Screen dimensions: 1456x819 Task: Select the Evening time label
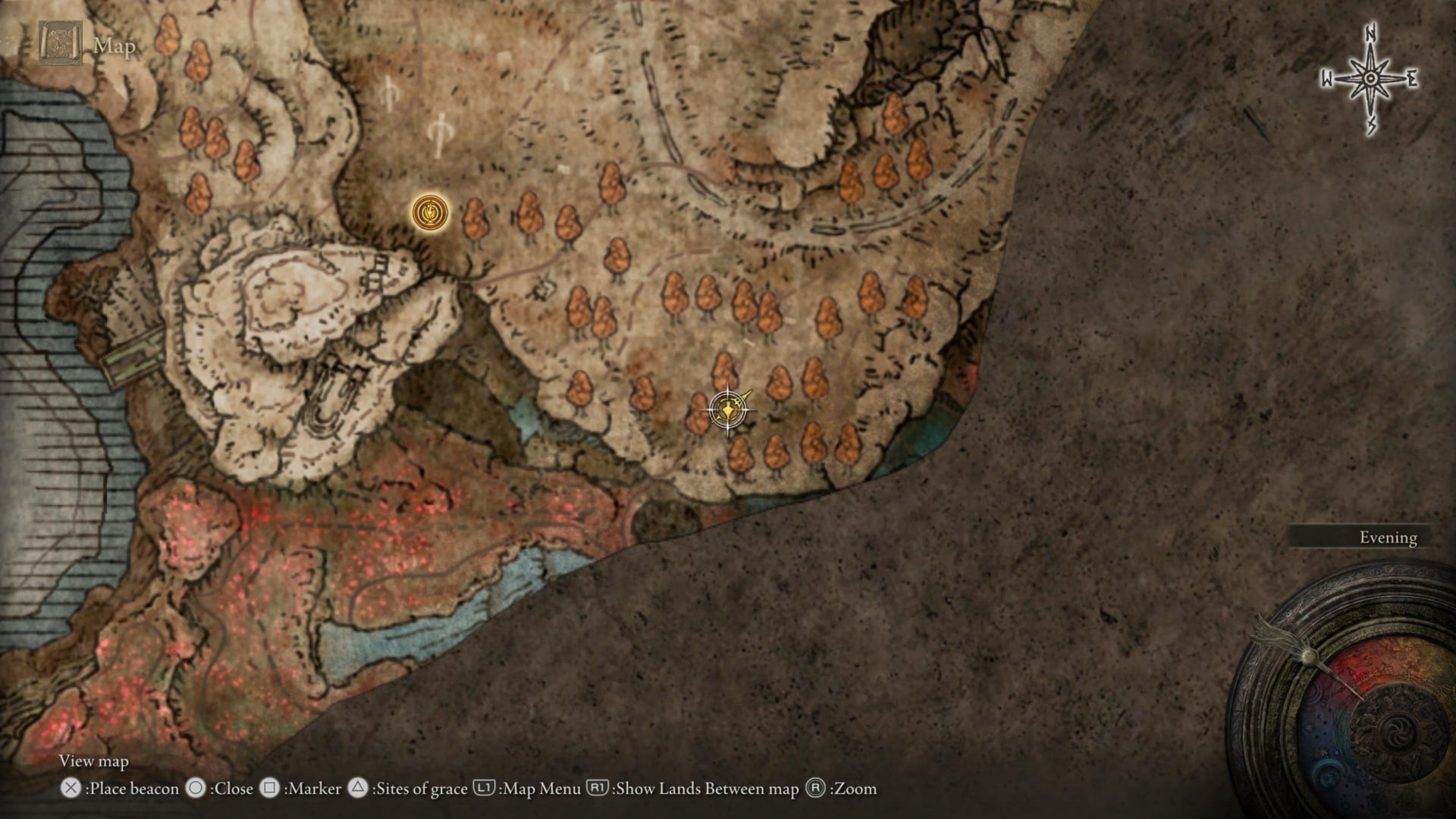1388,538
